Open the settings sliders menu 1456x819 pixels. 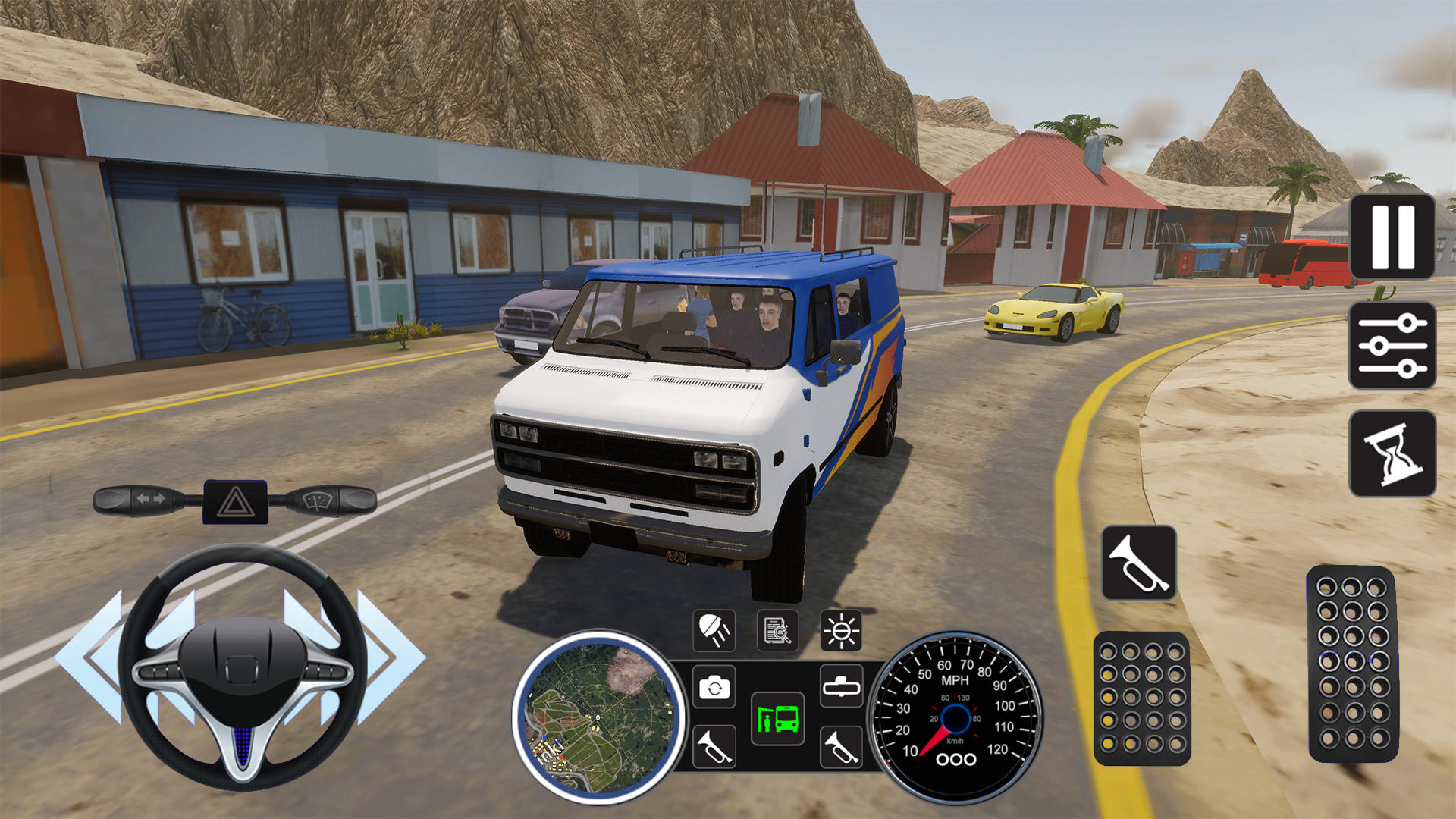(x=1392, y=346)
